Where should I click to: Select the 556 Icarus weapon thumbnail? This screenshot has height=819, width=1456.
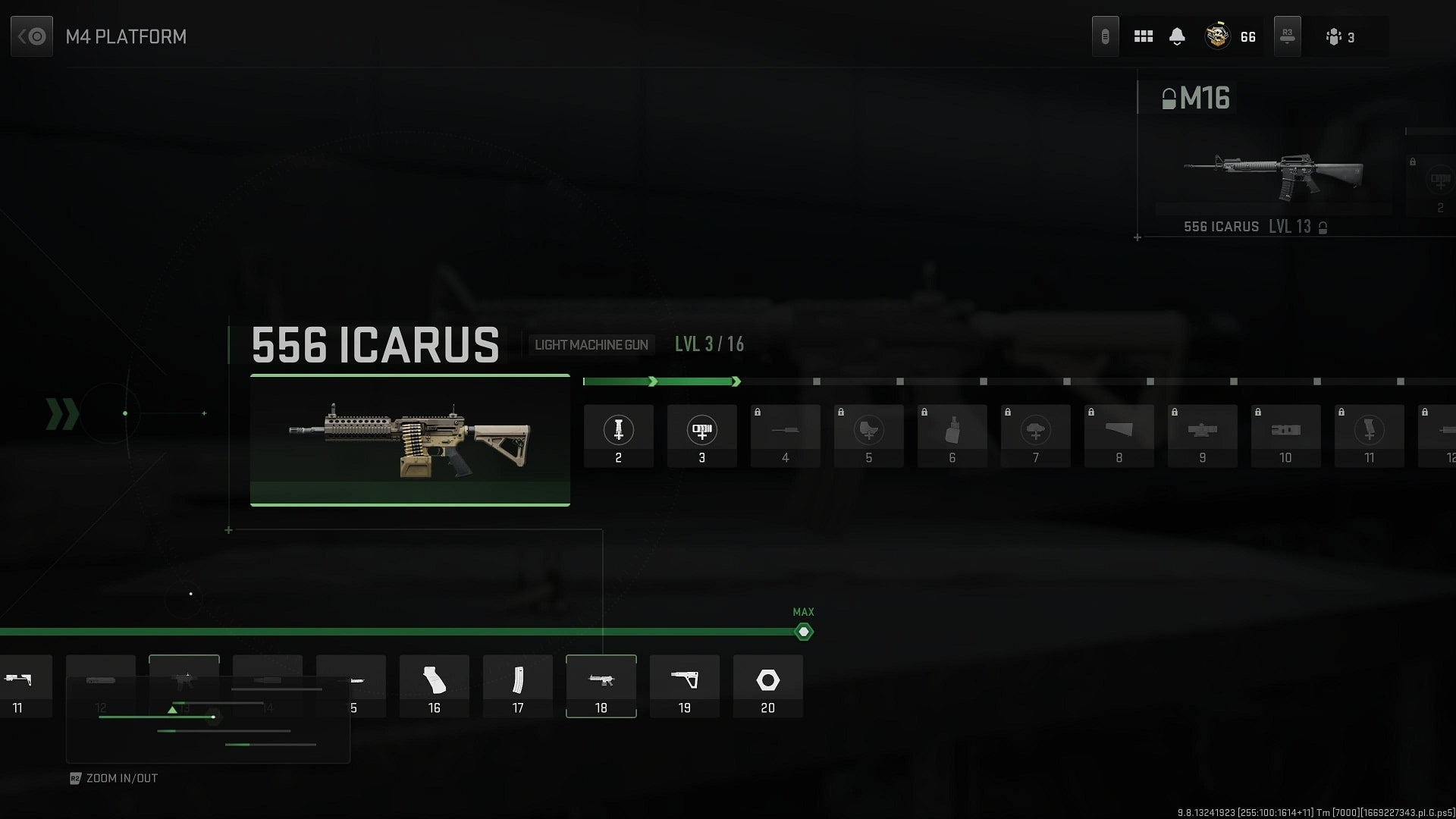[x=409, y=440]
